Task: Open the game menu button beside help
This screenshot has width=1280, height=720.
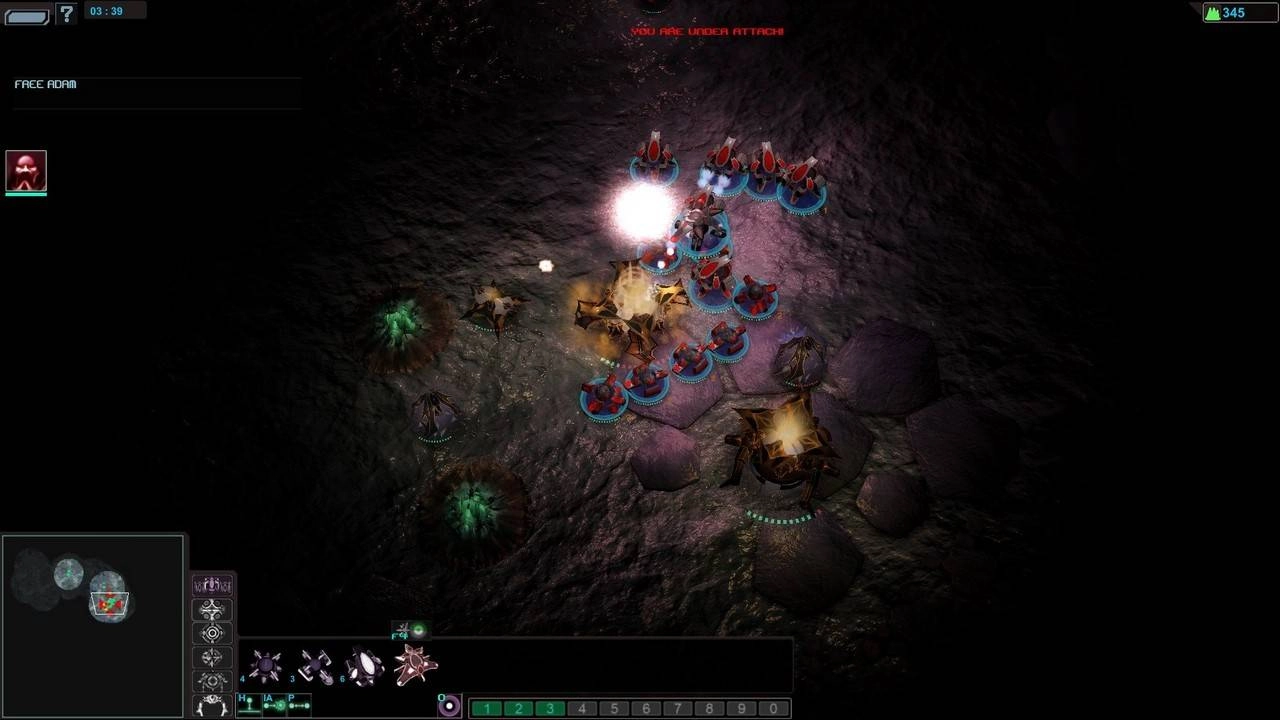Action: click(x=27, y=16)
